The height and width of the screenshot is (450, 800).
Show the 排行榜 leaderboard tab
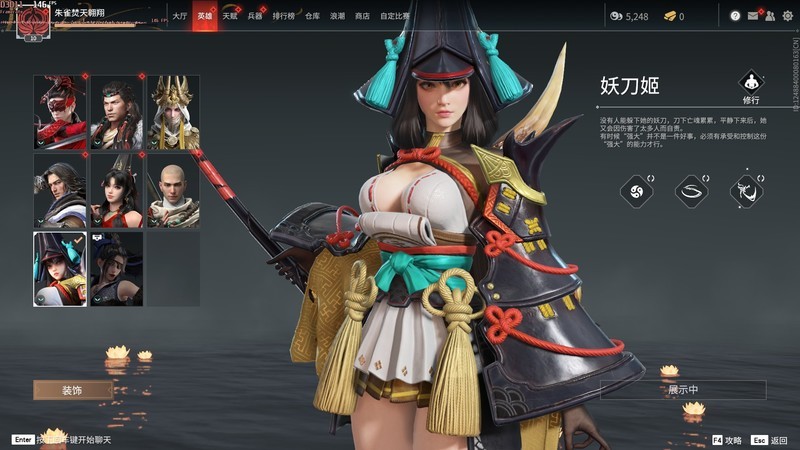pyautogui.click(x=284, y=16)
